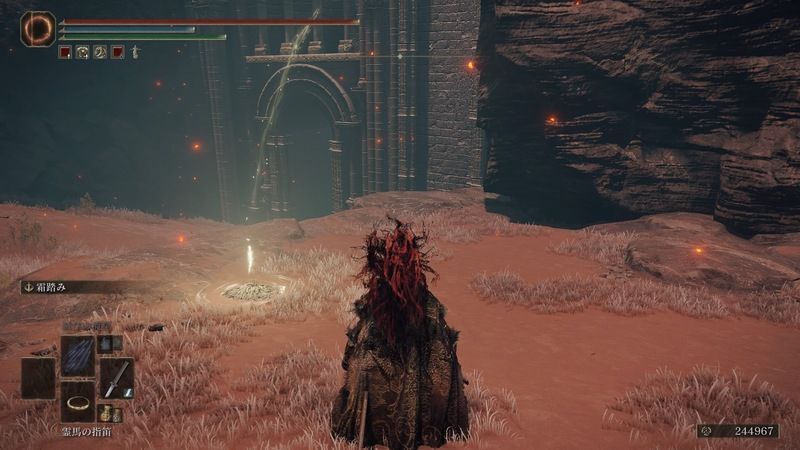Select the right-hand sword weapon slot
Image resolution: width=800 pixels, height=450 pixels.
(117, 378)
